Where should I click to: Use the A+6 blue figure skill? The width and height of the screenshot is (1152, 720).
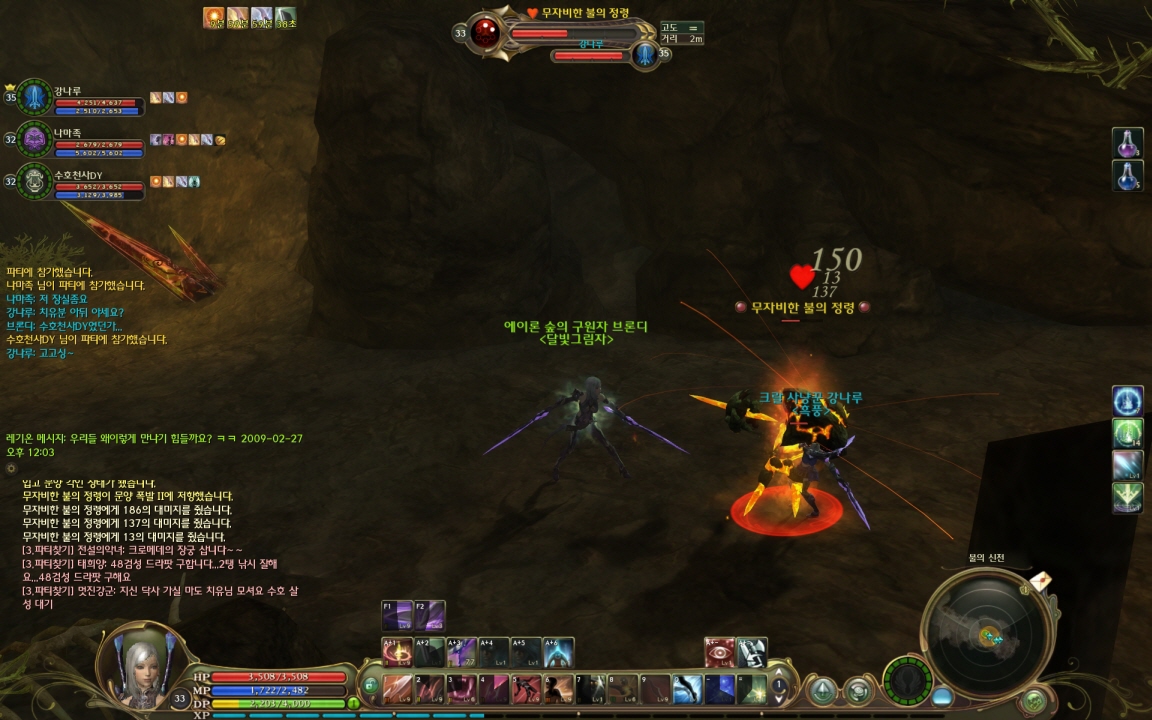[559, 652]
